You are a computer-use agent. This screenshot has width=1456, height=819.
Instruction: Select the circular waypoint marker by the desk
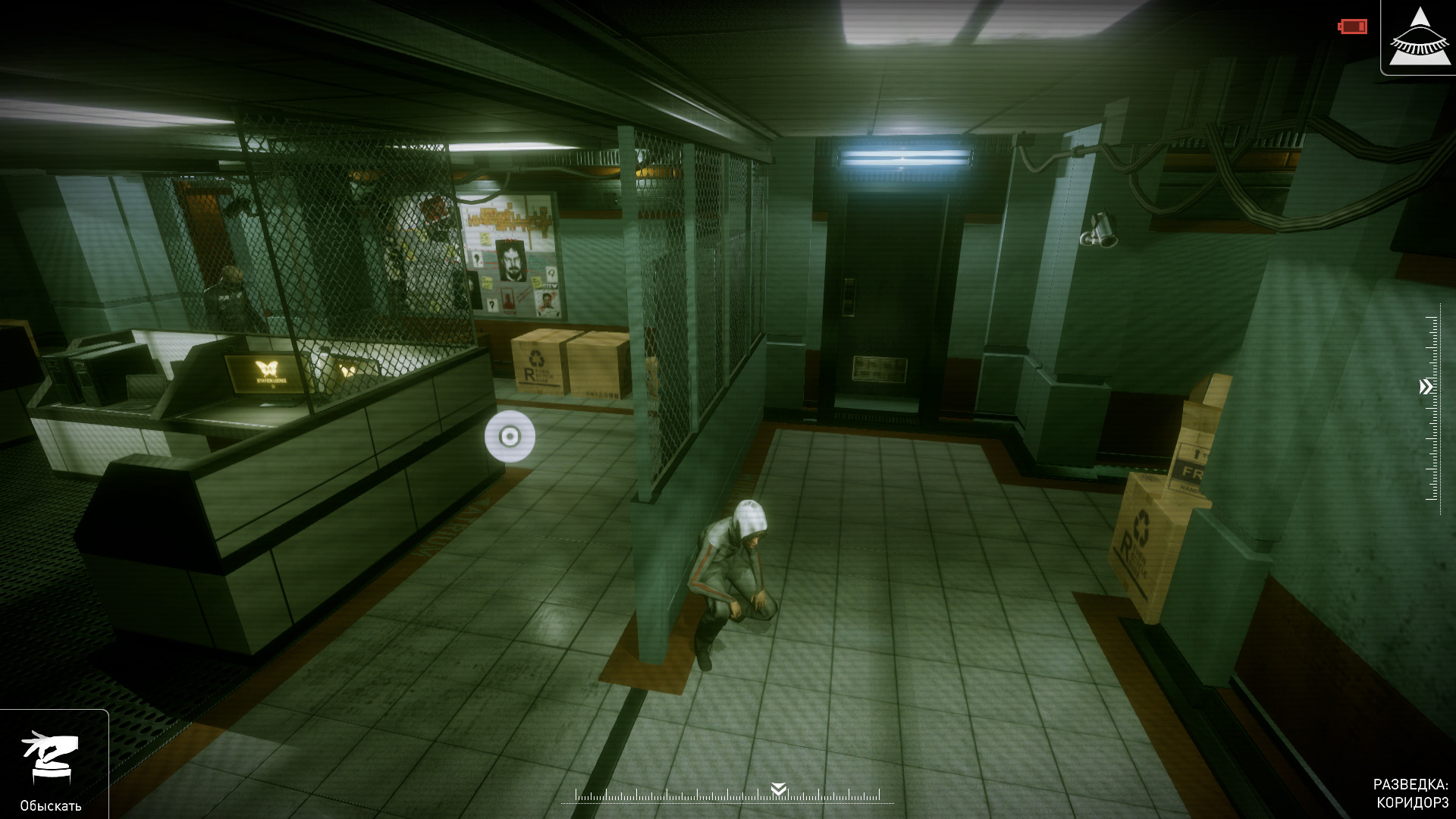coord(510,436)
